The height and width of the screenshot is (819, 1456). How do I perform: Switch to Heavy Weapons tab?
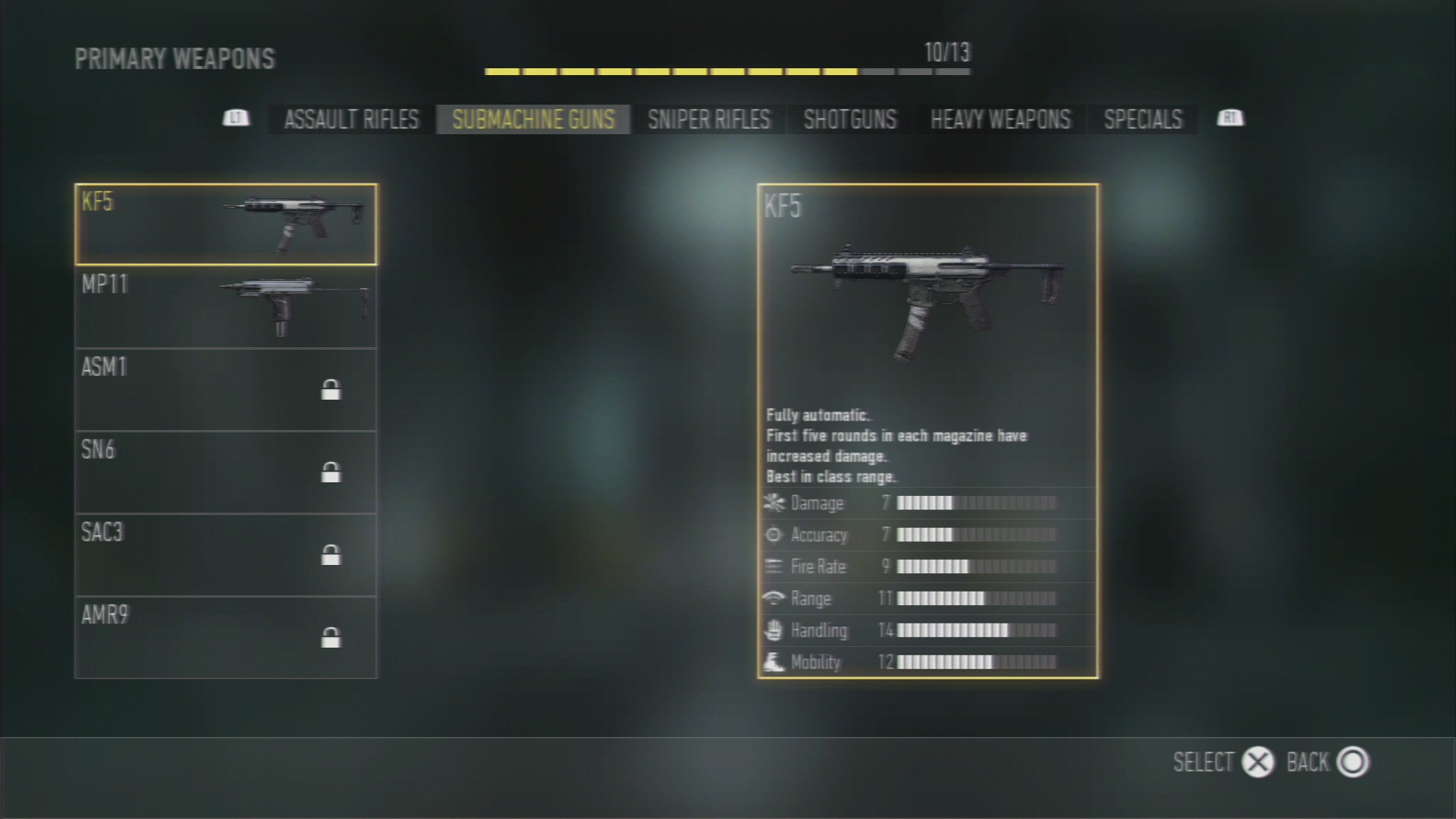click(1000, 120)
